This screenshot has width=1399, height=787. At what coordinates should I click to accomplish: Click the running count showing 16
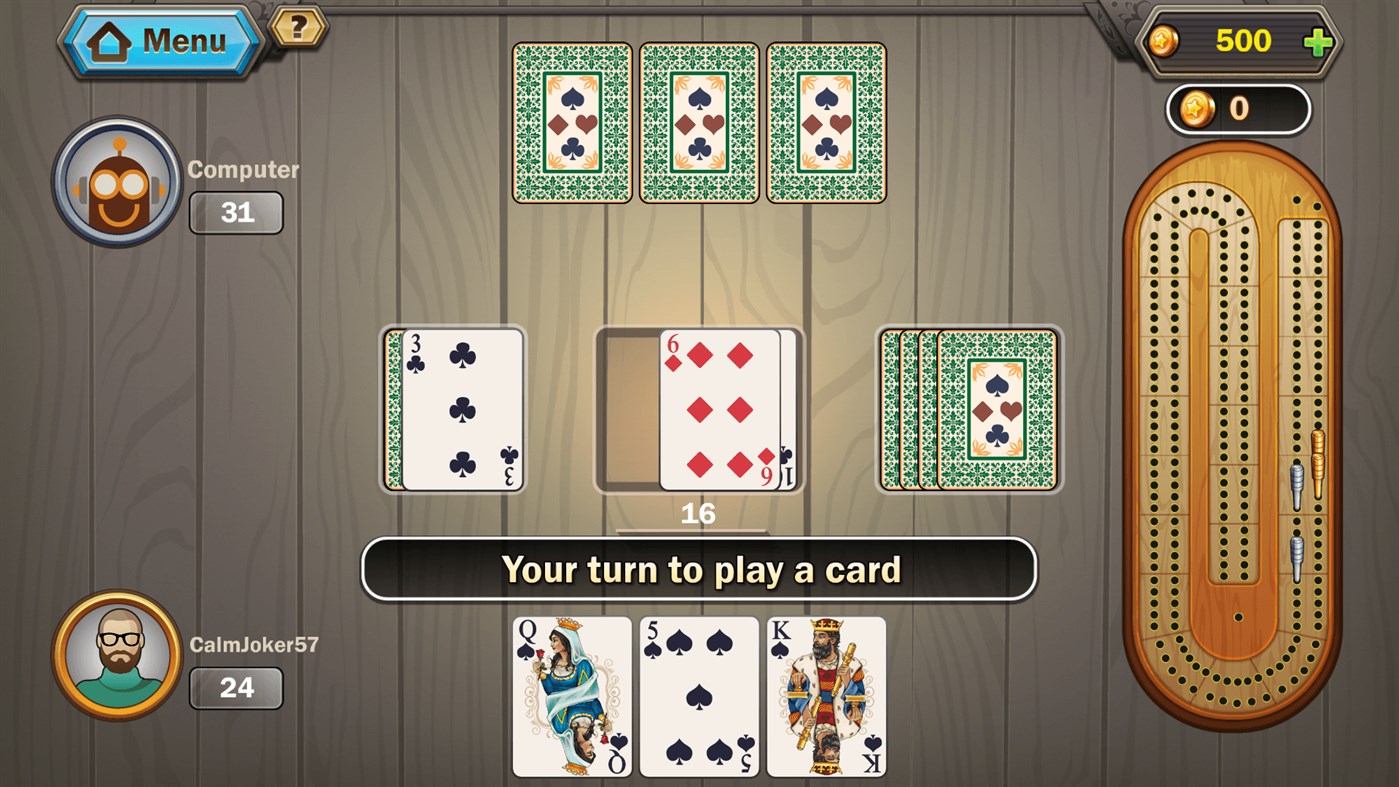coord(699,513)
